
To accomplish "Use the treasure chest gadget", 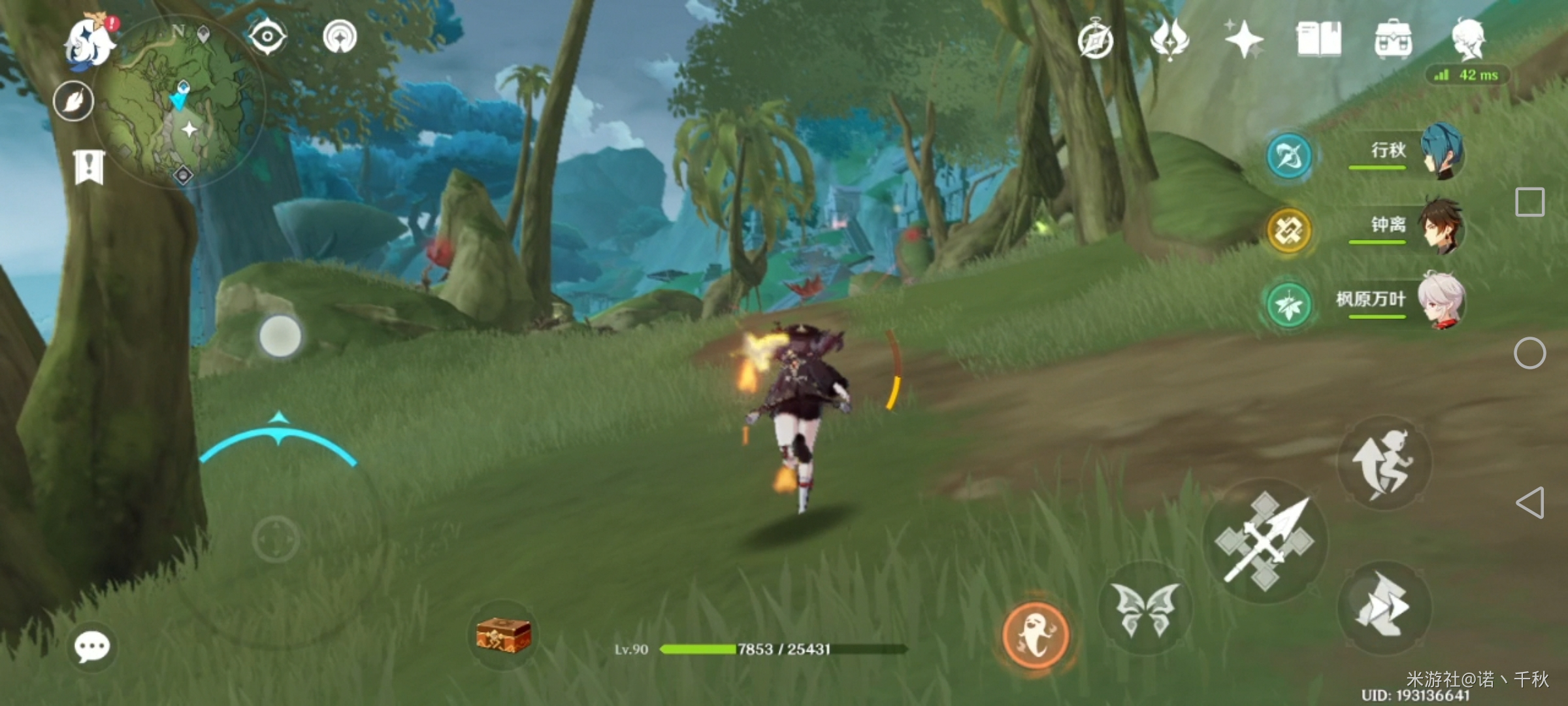I will (503, 635).
